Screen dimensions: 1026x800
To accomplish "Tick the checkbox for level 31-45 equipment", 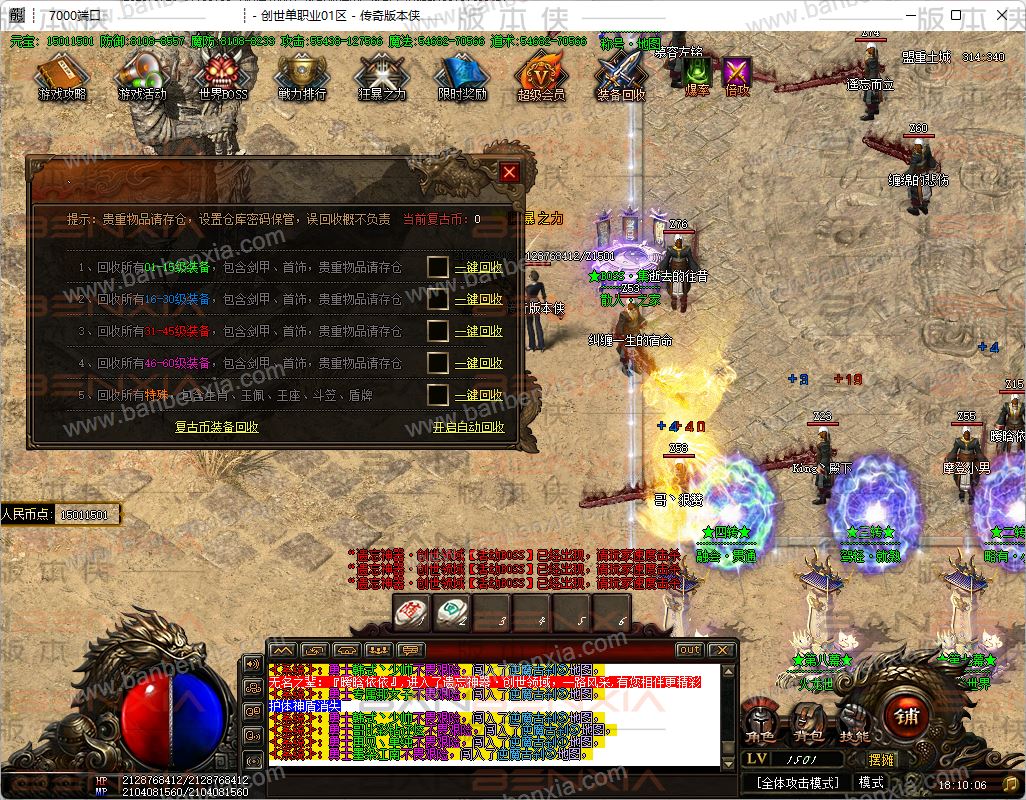I will (x=438, y=331).
